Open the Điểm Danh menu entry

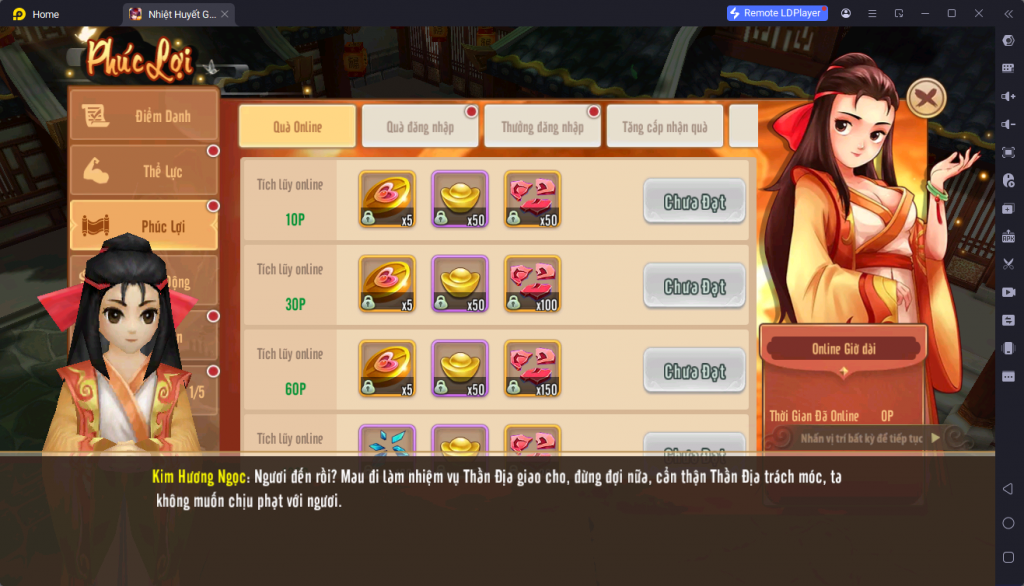click(x=143, y=116)
